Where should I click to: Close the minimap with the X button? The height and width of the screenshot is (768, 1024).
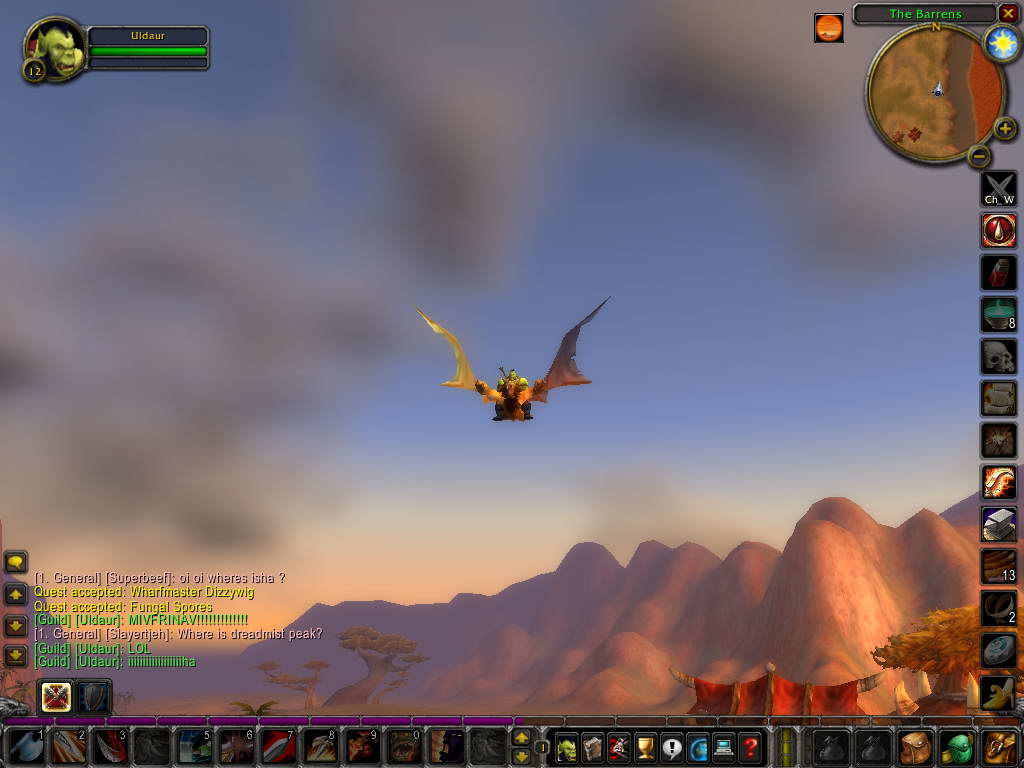(x=1008, y=13)
